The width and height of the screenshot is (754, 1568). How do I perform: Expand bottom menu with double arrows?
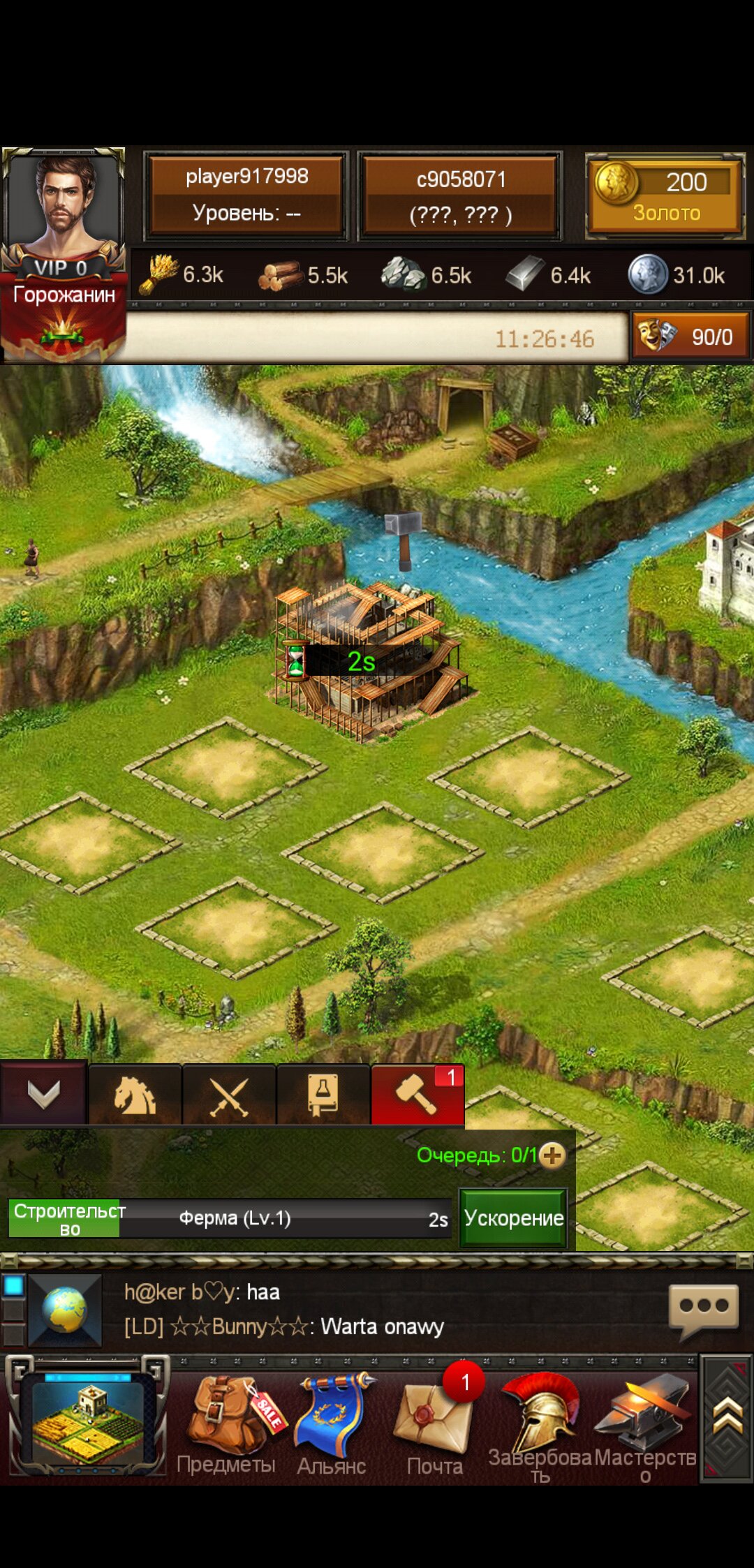[727, 1417]
